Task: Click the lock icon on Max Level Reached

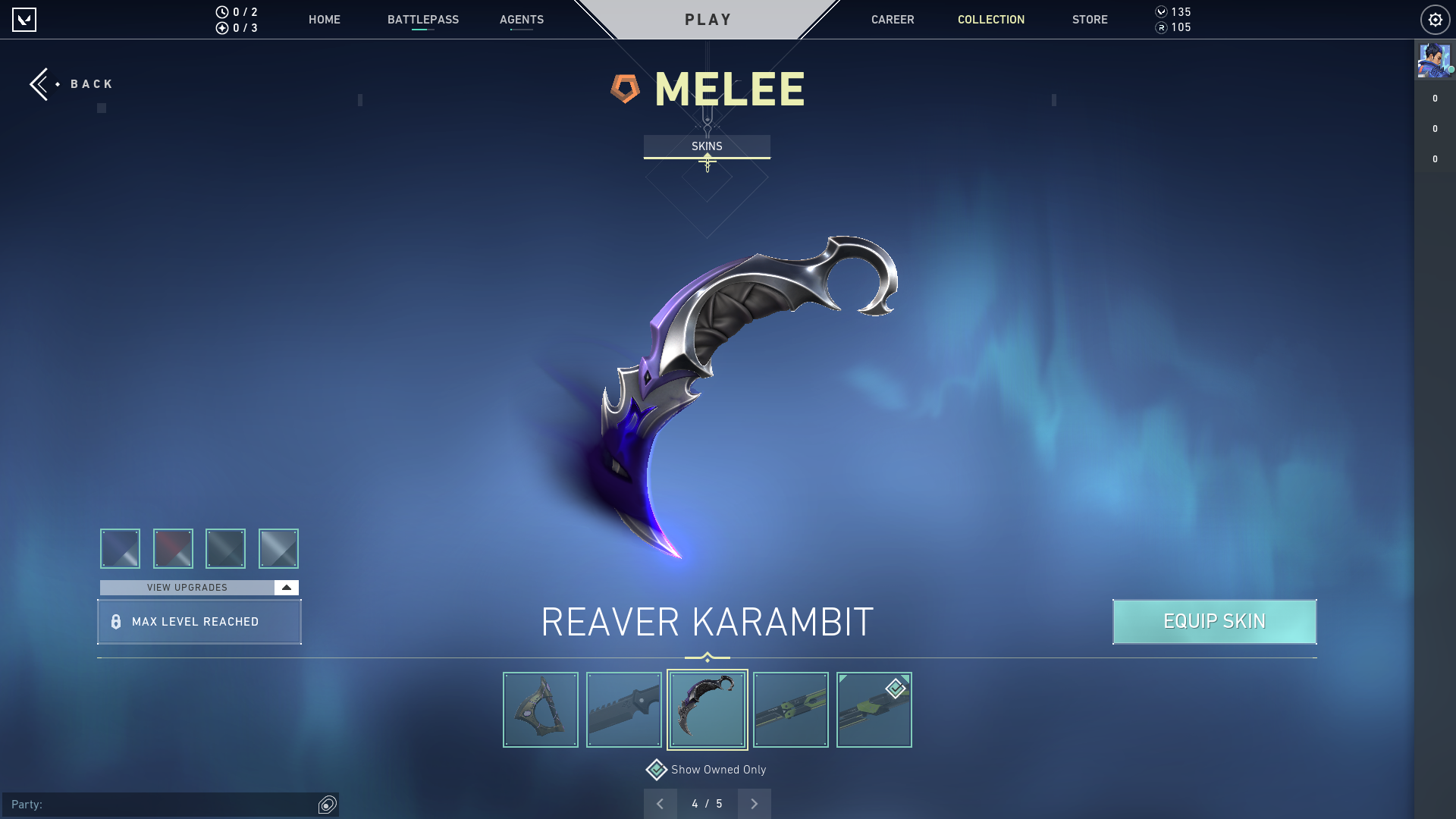Action: [x=115, y=621]
